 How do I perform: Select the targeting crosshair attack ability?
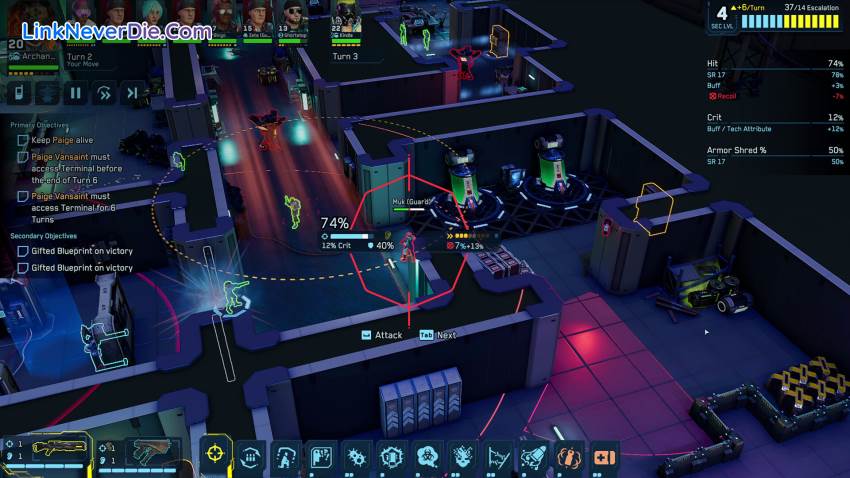pos(214,455)
